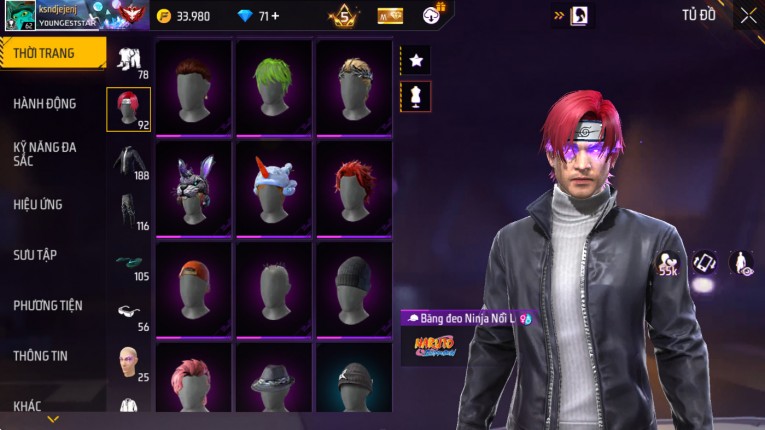Select the gray beanie hat
The image size is (765, 430).
[x=353, y=287]
